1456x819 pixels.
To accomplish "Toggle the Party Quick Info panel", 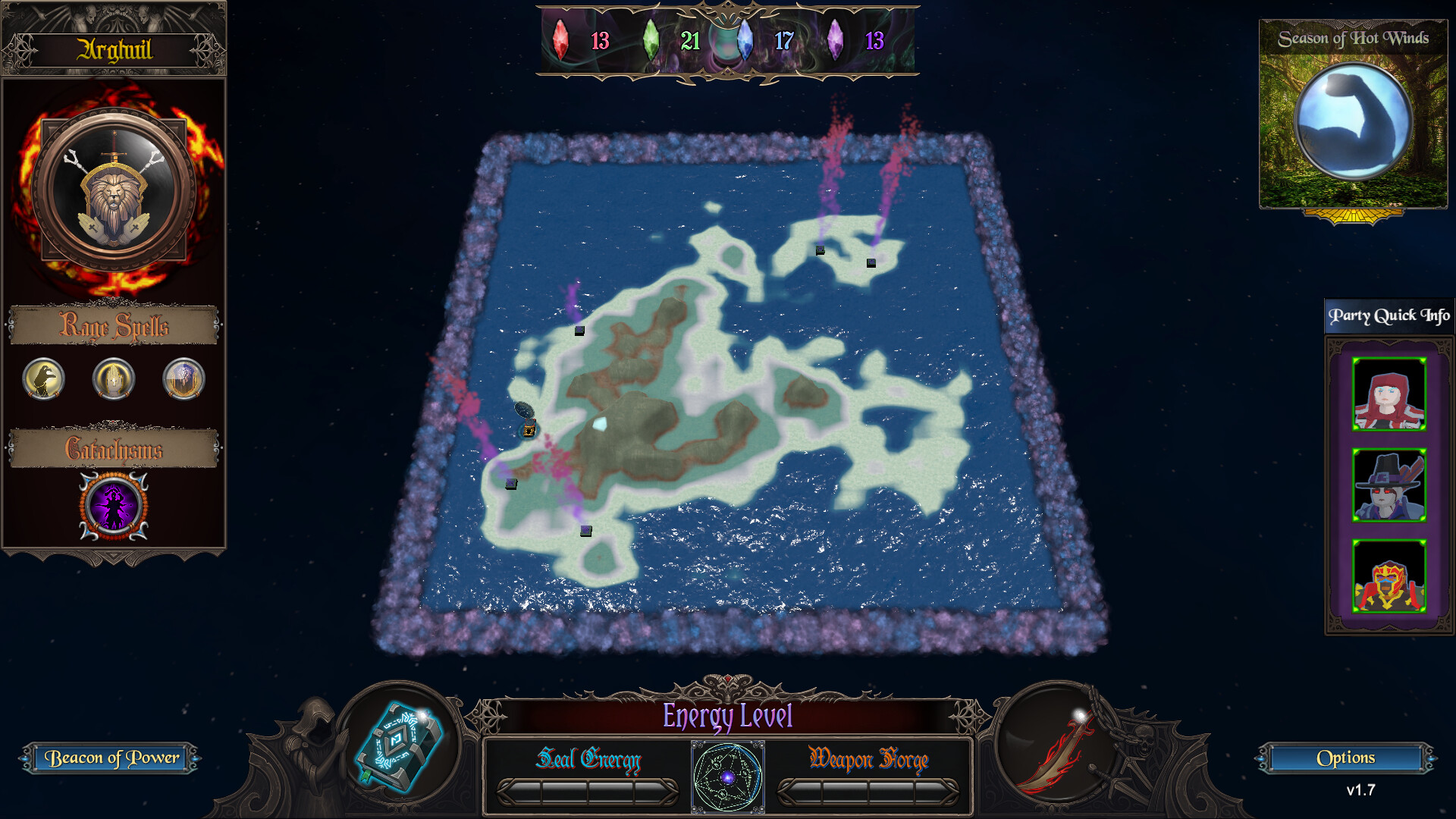I will 1389,315.
